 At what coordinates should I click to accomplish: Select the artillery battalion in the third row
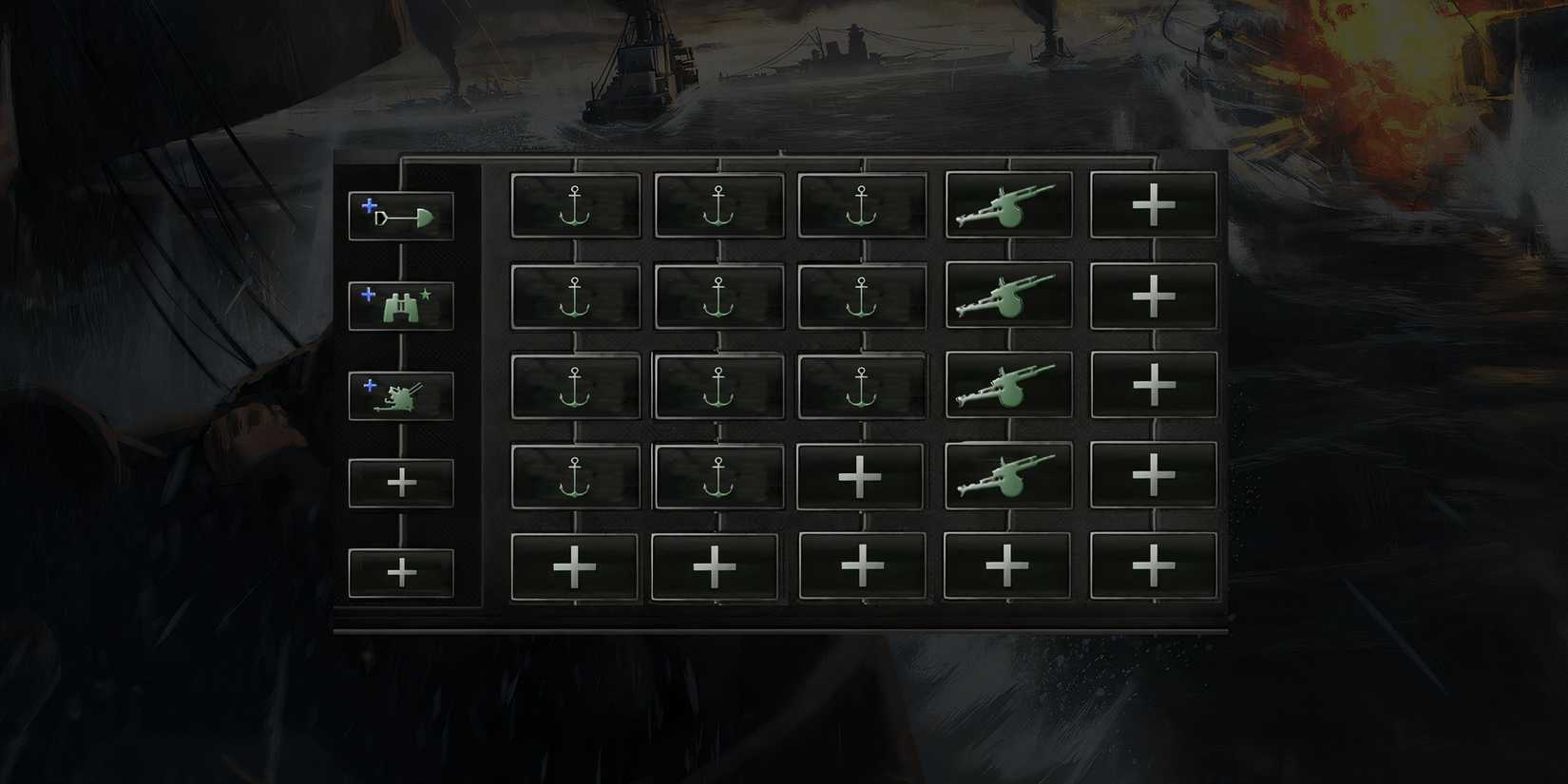click(1007, 385)
